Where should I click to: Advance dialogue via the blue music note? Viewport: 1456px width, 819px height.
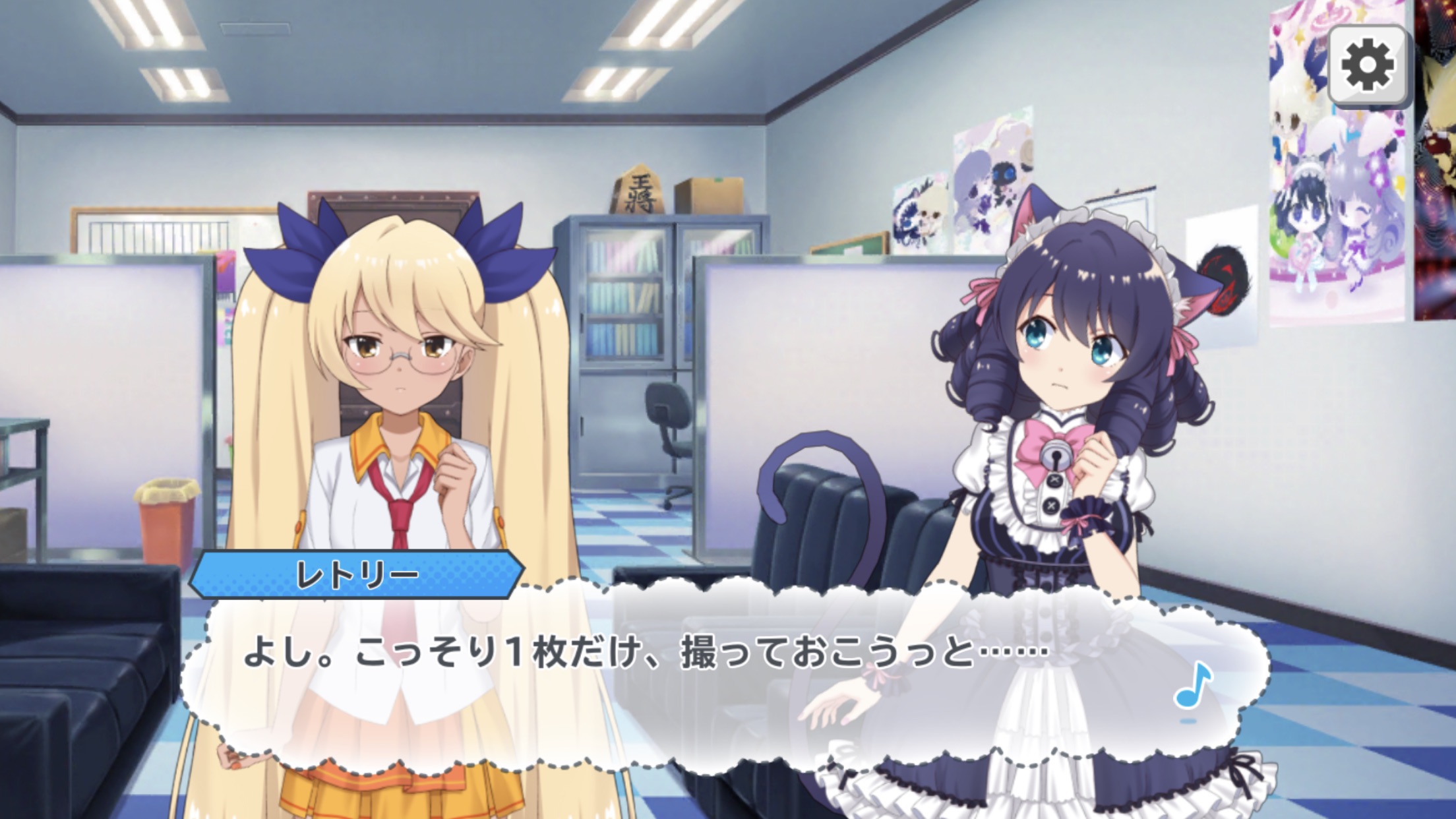click(x=1192, y=686)
